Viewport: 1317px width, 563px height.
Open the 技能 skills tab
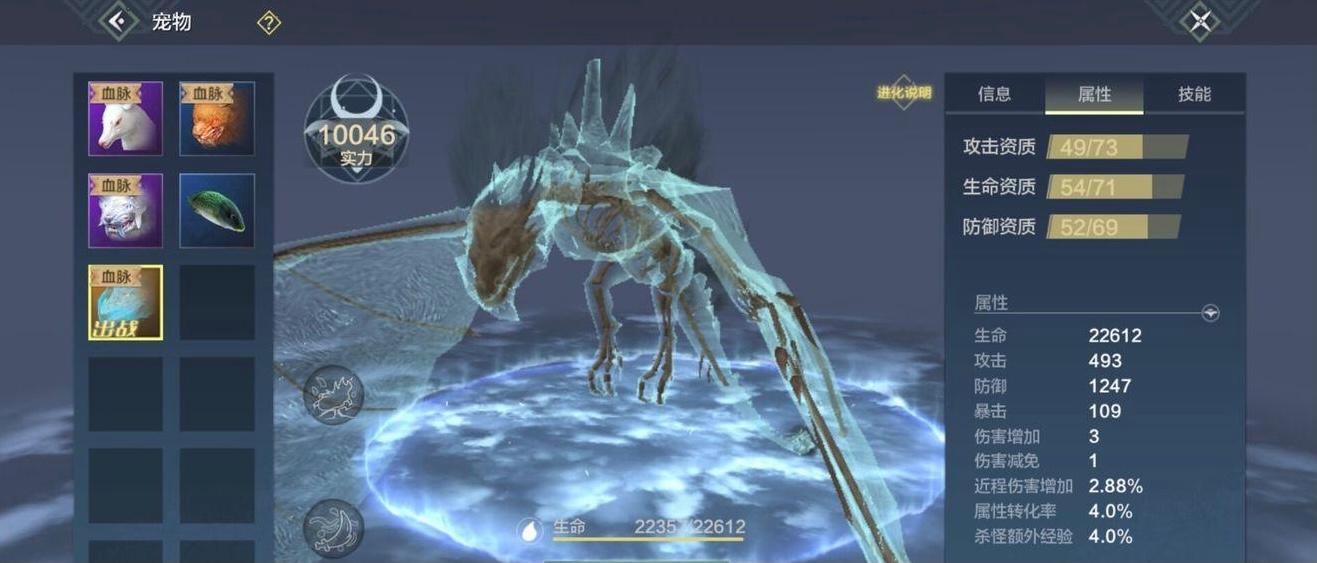point(1194,94)
